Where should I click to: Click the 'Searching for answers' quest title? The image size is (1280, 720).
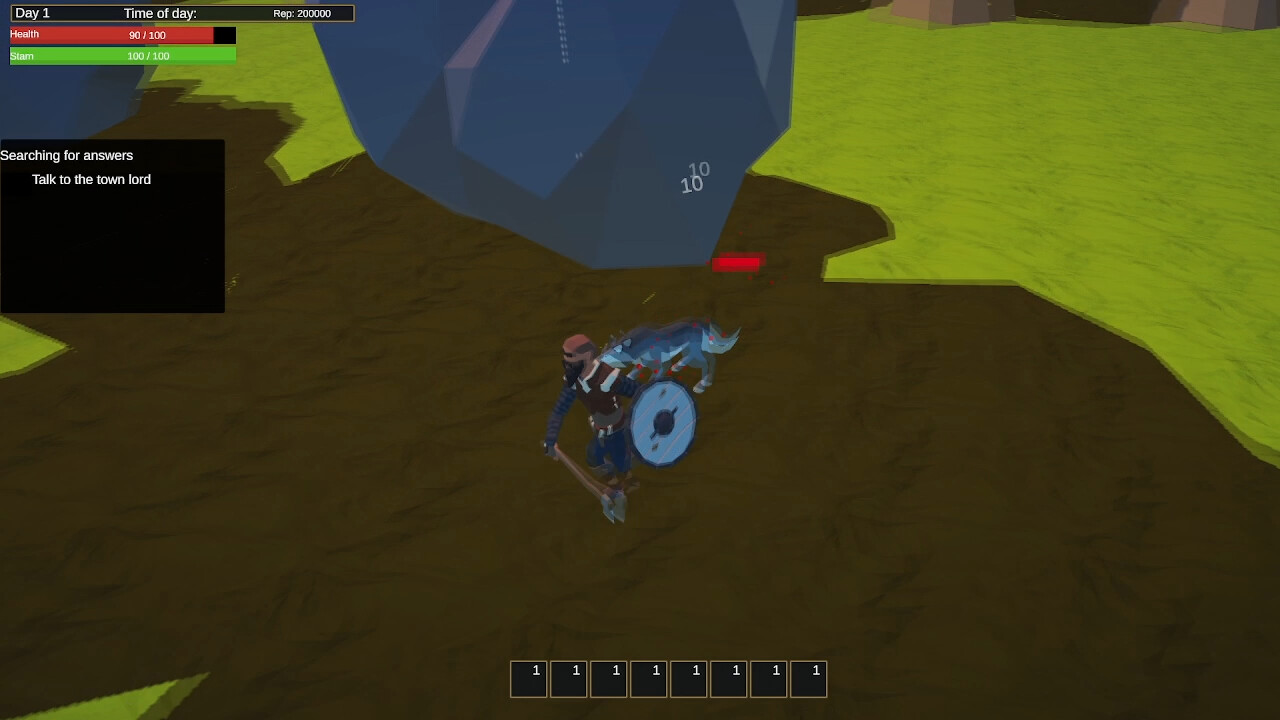[x=67, y=155]
